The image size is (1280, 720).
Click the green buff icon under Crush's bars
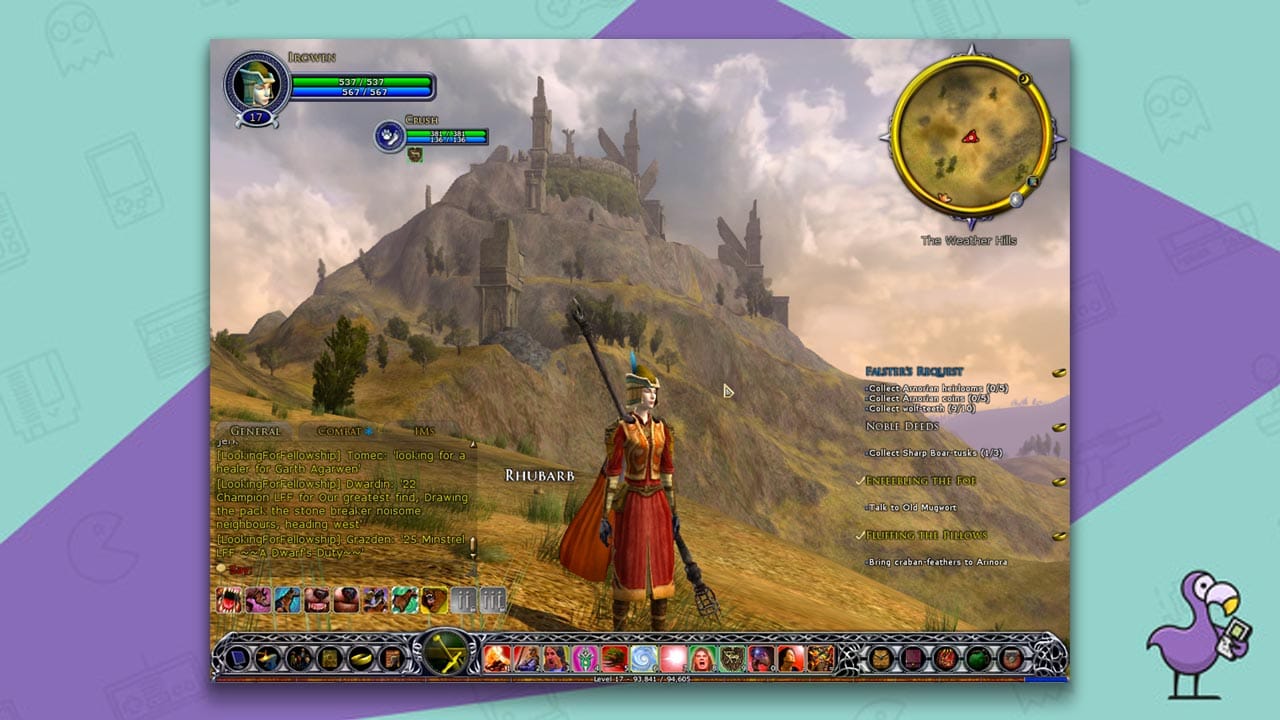point(414,154)
